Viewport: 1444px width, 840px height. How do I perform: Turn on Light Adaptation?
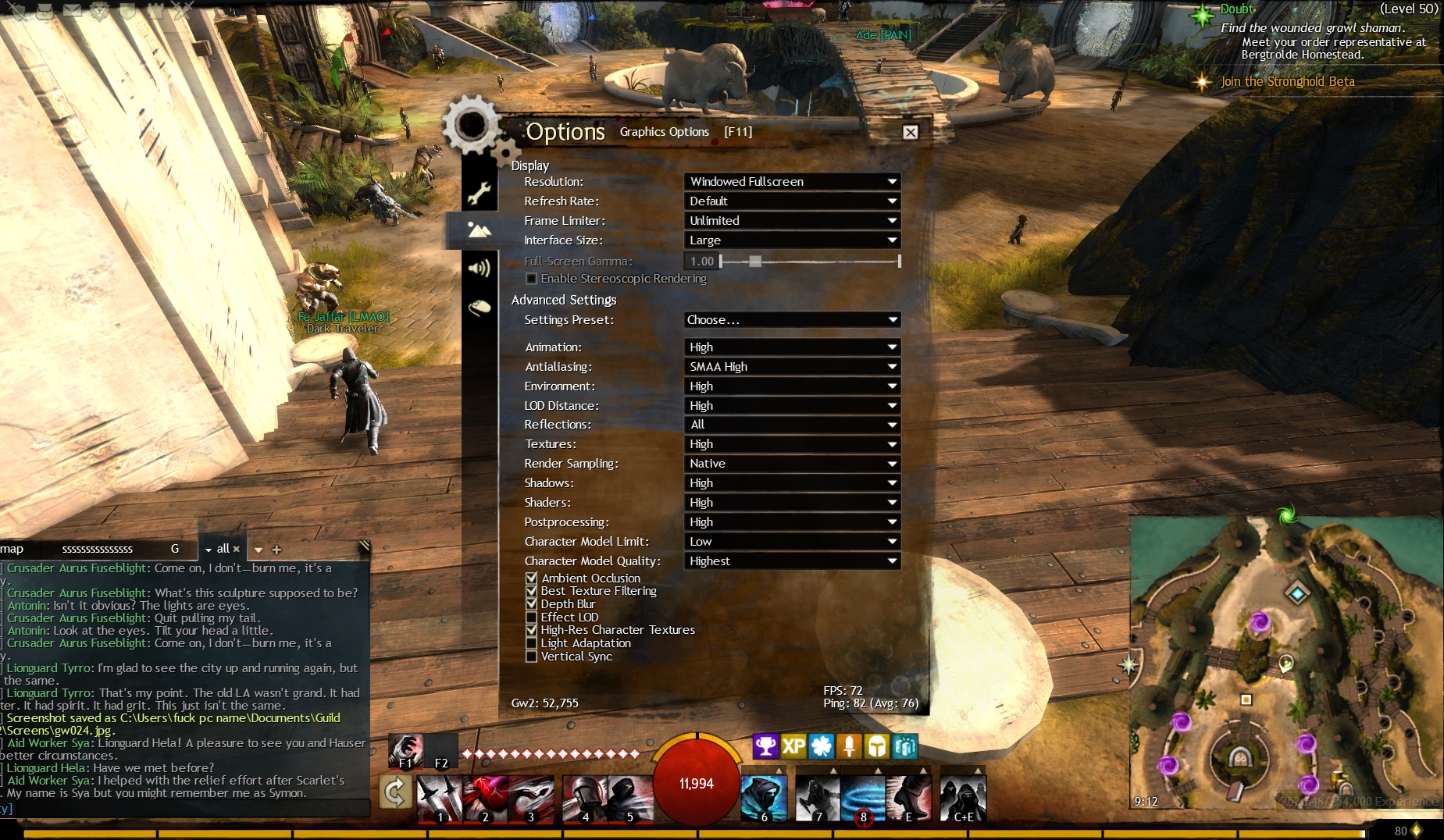point(532,643)
